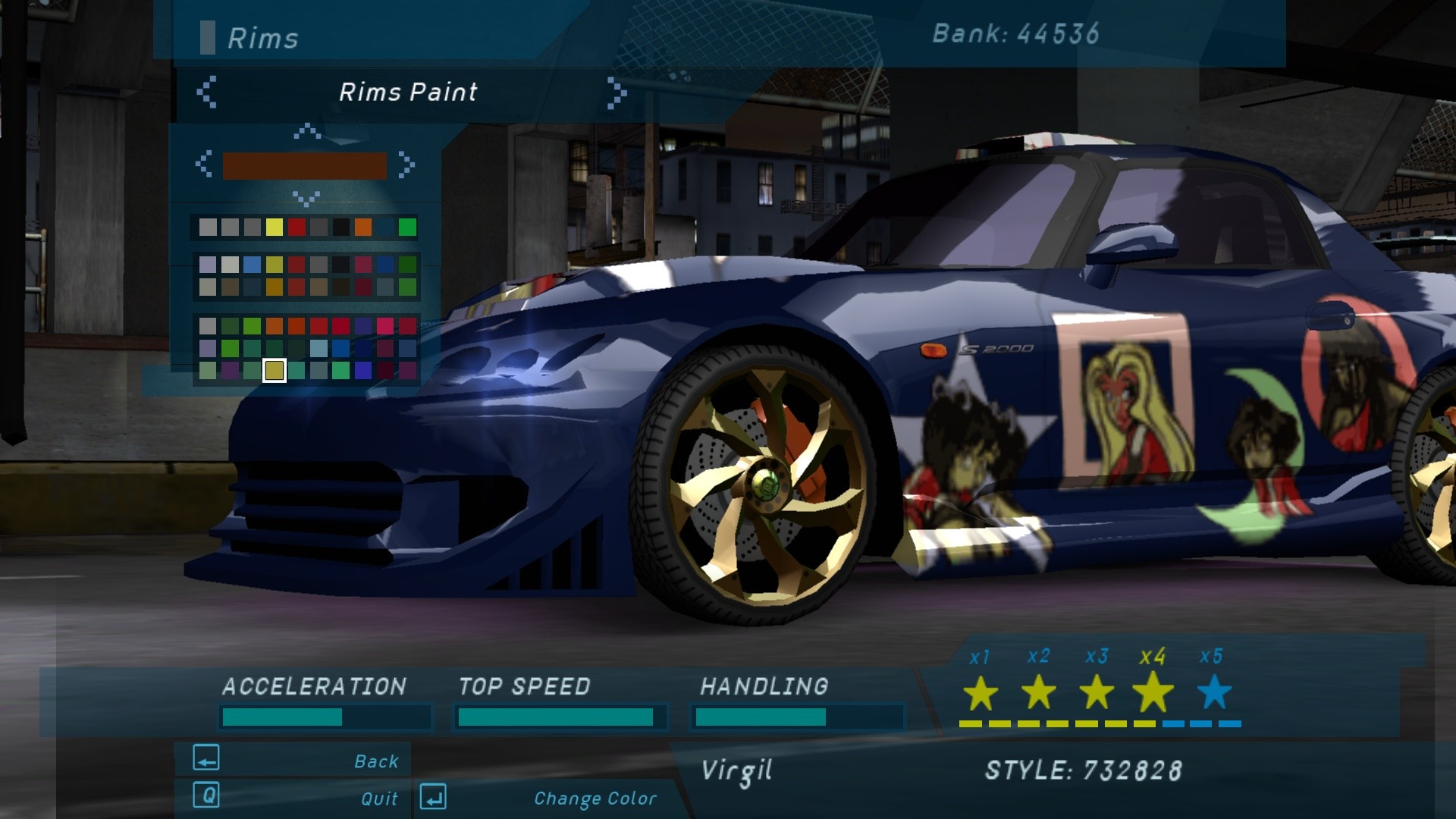Select the brown color preview bar
Screen dimensions: 1456x819
(304, 165)
